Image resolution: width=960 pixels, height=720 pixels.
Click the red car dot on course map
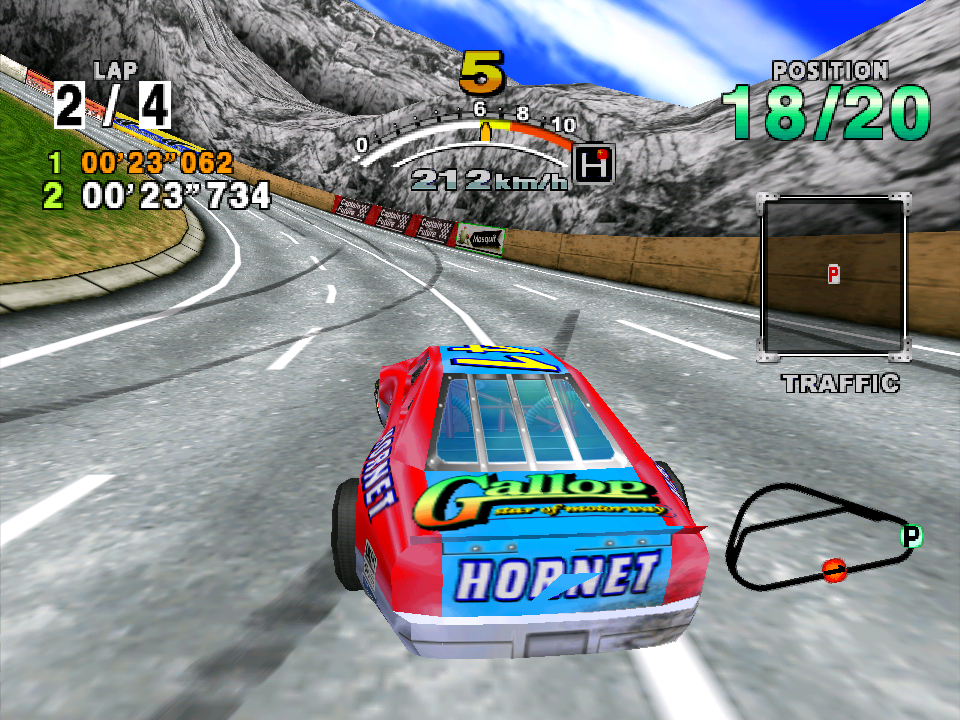pyautogui.click(x=834, y=570)
